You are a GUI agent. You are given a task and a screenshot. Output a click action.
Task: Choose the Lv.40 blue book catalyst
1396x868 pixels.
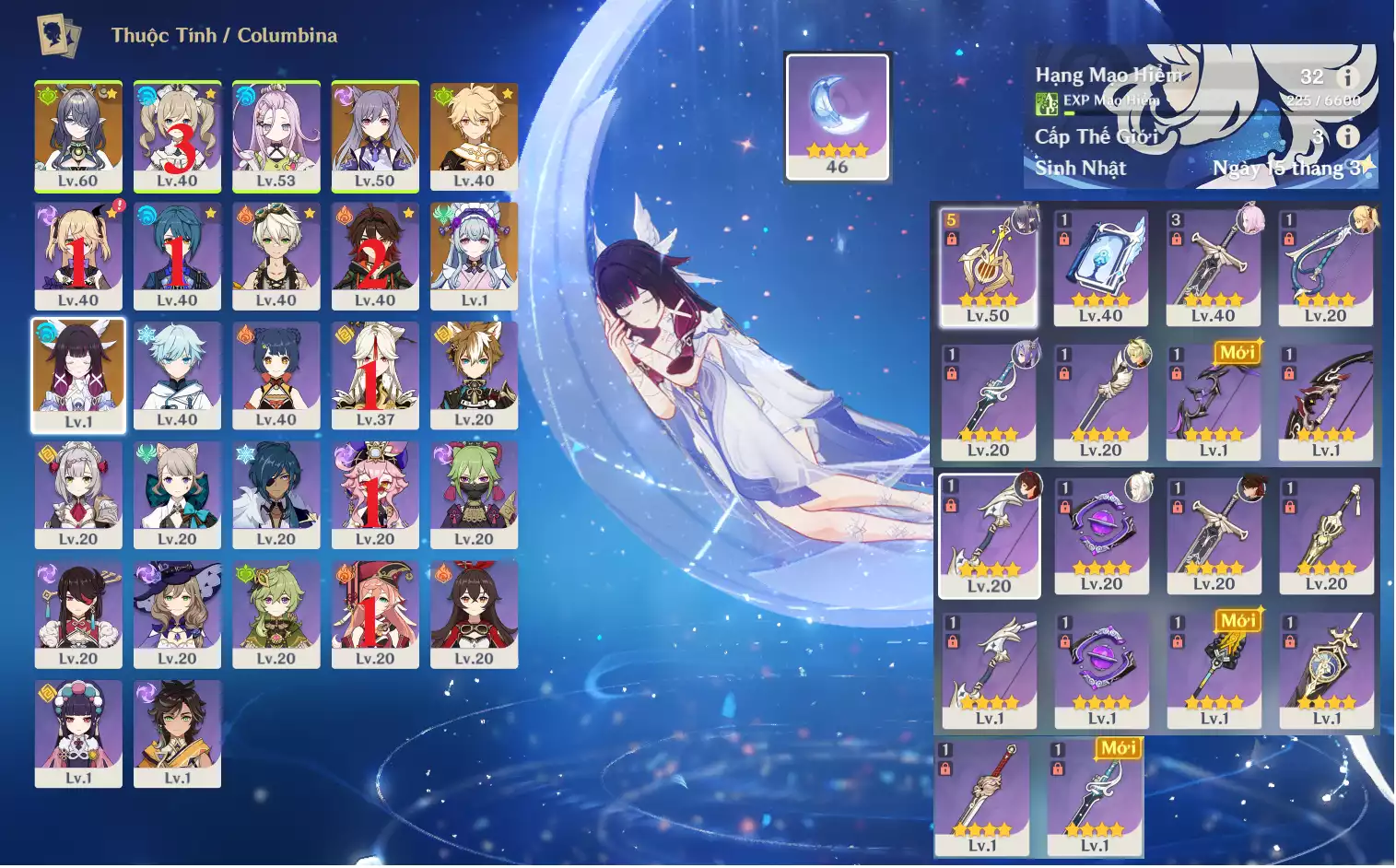tap(1100, 266)
